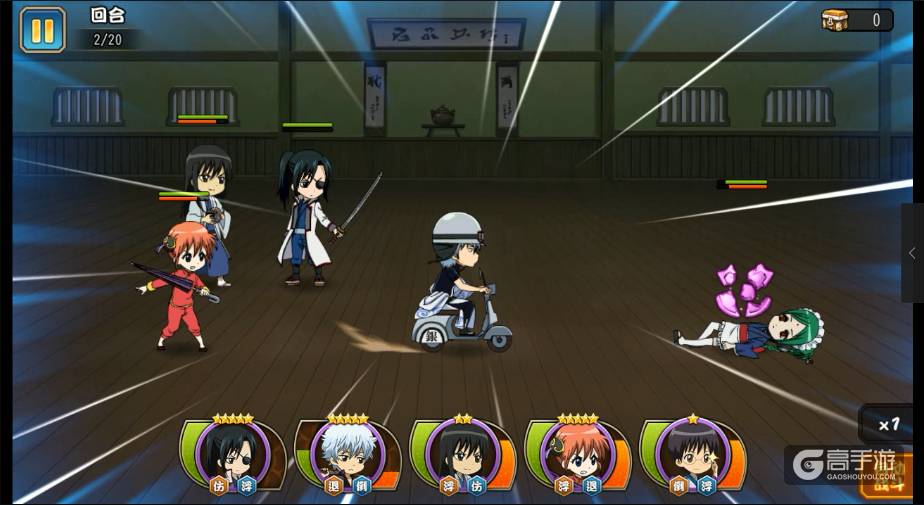Viewport: 924px width, 505px height.
Task: Select the eyepatch swordsman hero portrait
Action: pyautogui.click(x=232, y=453)
